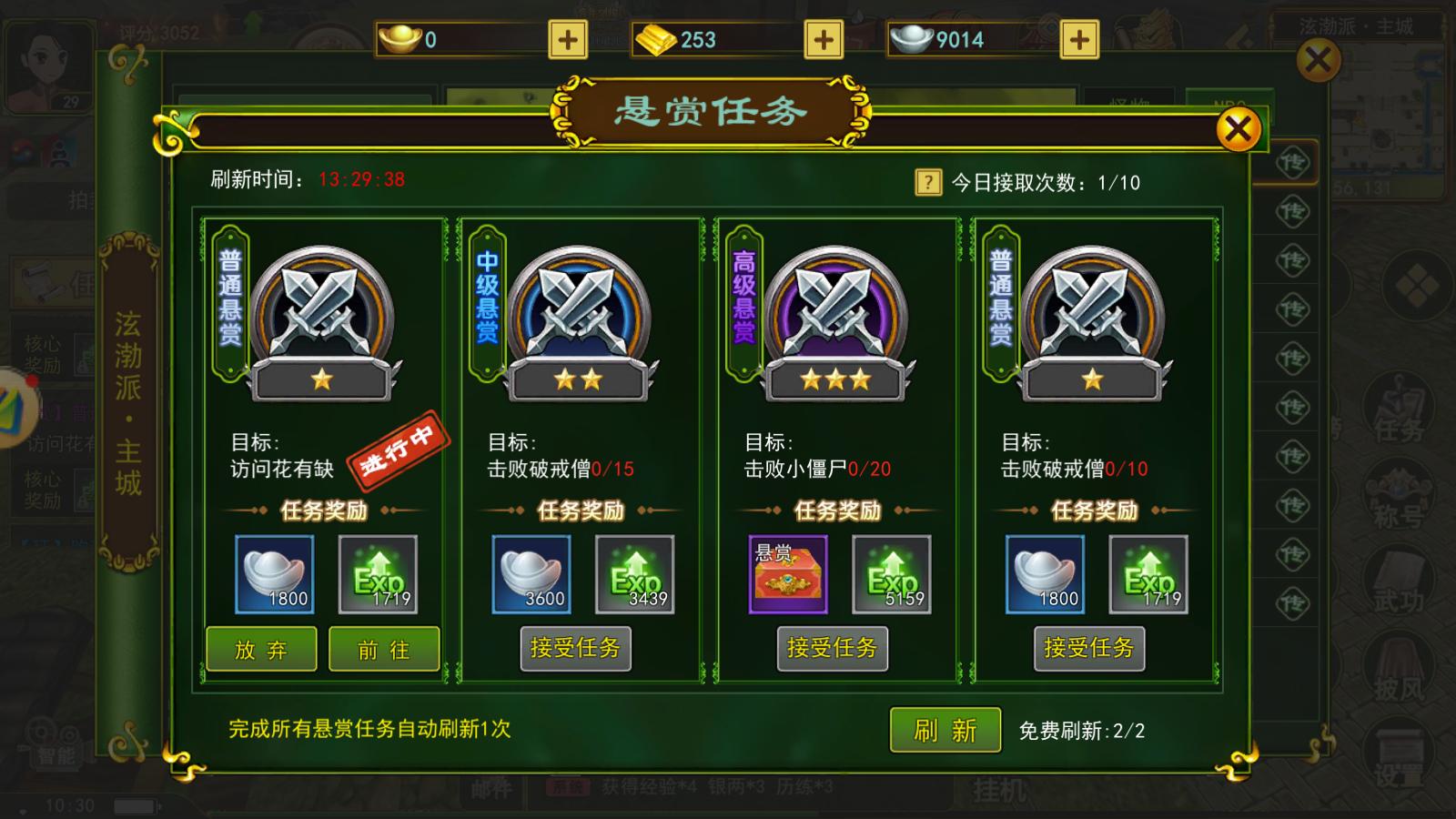Click the 悬赏 treasure chest reward icon

tap(787, 574)
